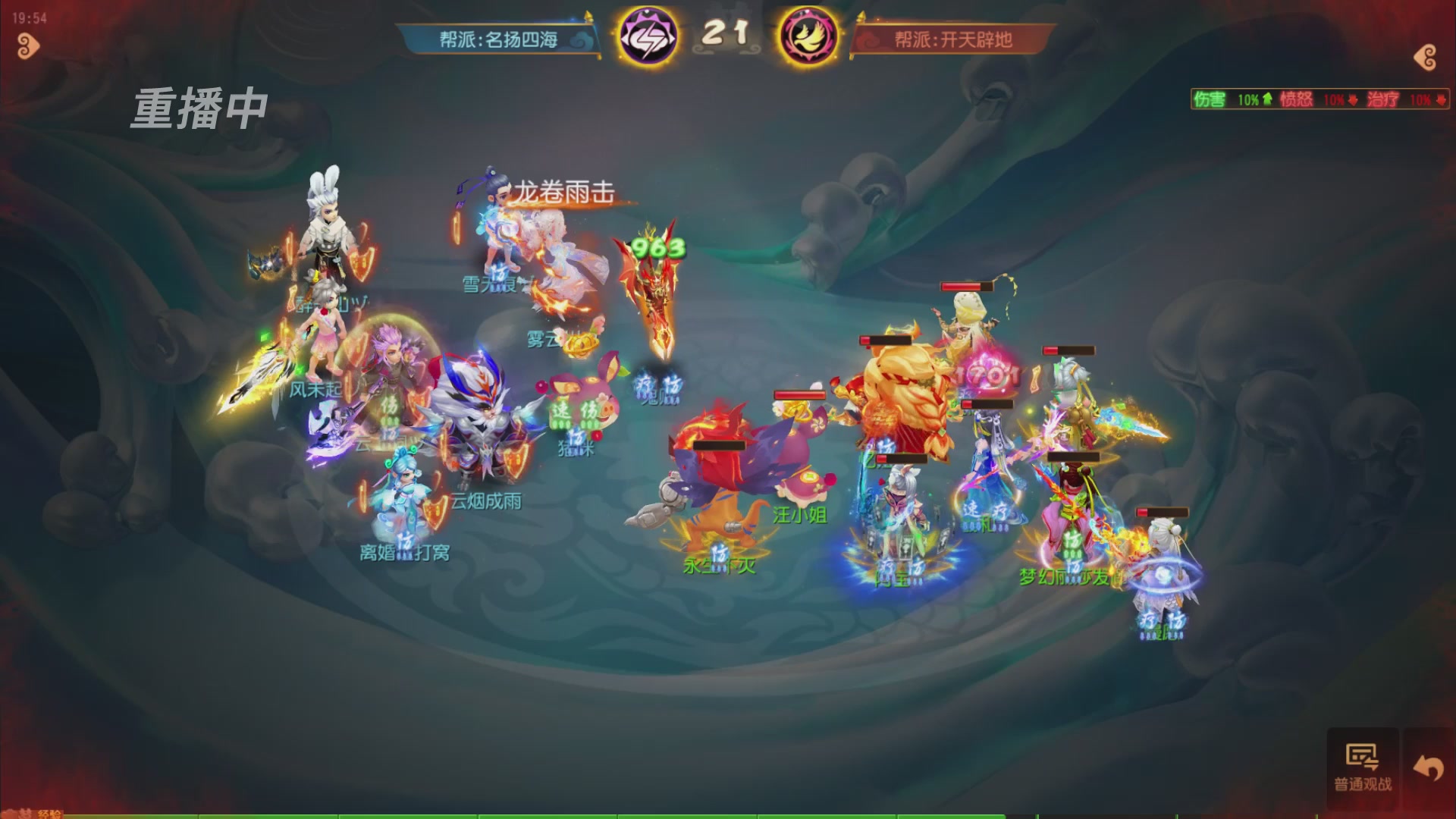Click the 愤怒 anger debuff icon
1456x819 pixels.
click(x=1295, y=99)
